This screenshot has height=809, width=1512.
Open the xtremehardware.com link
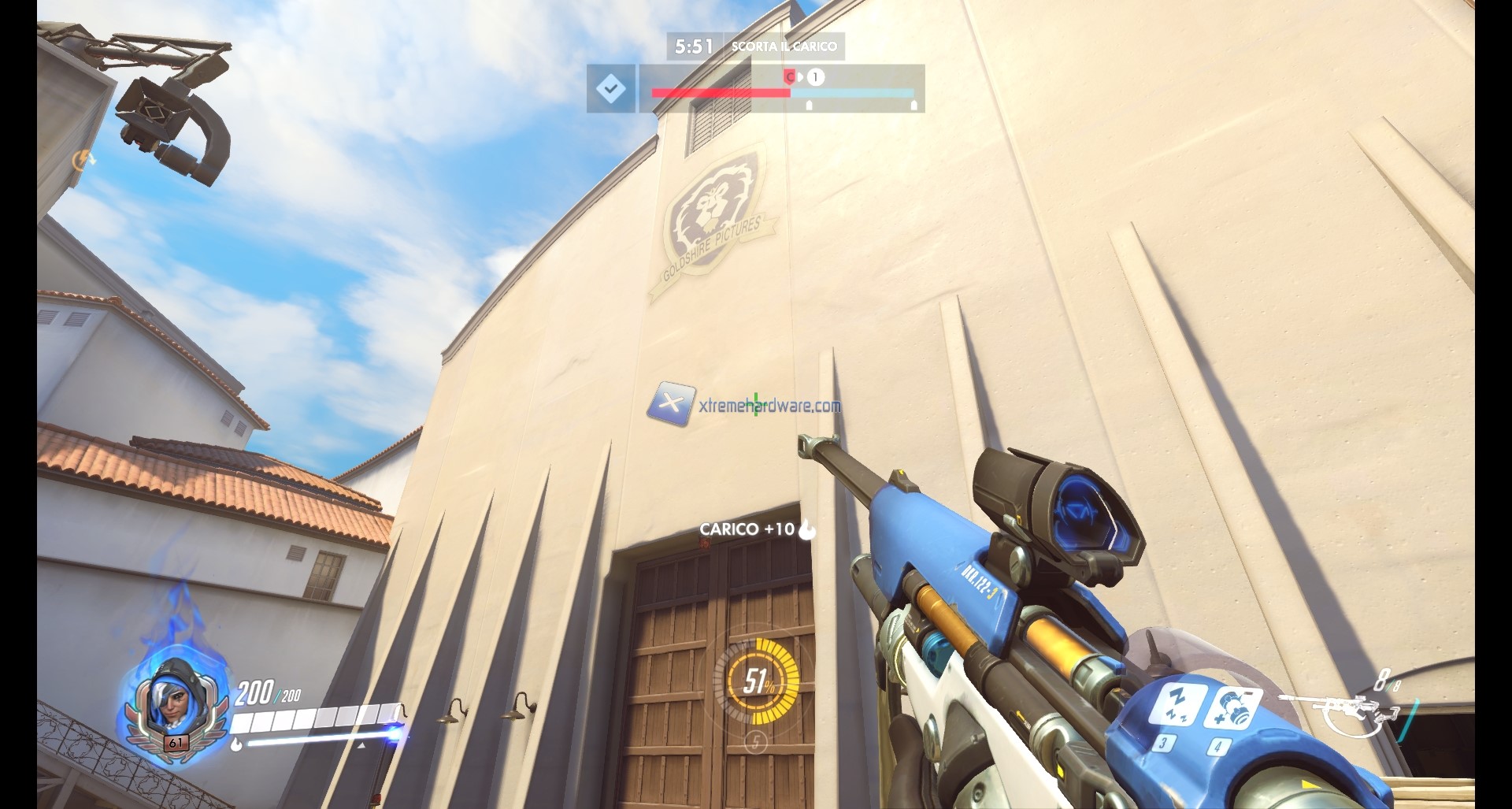click(x=768, y=405)
